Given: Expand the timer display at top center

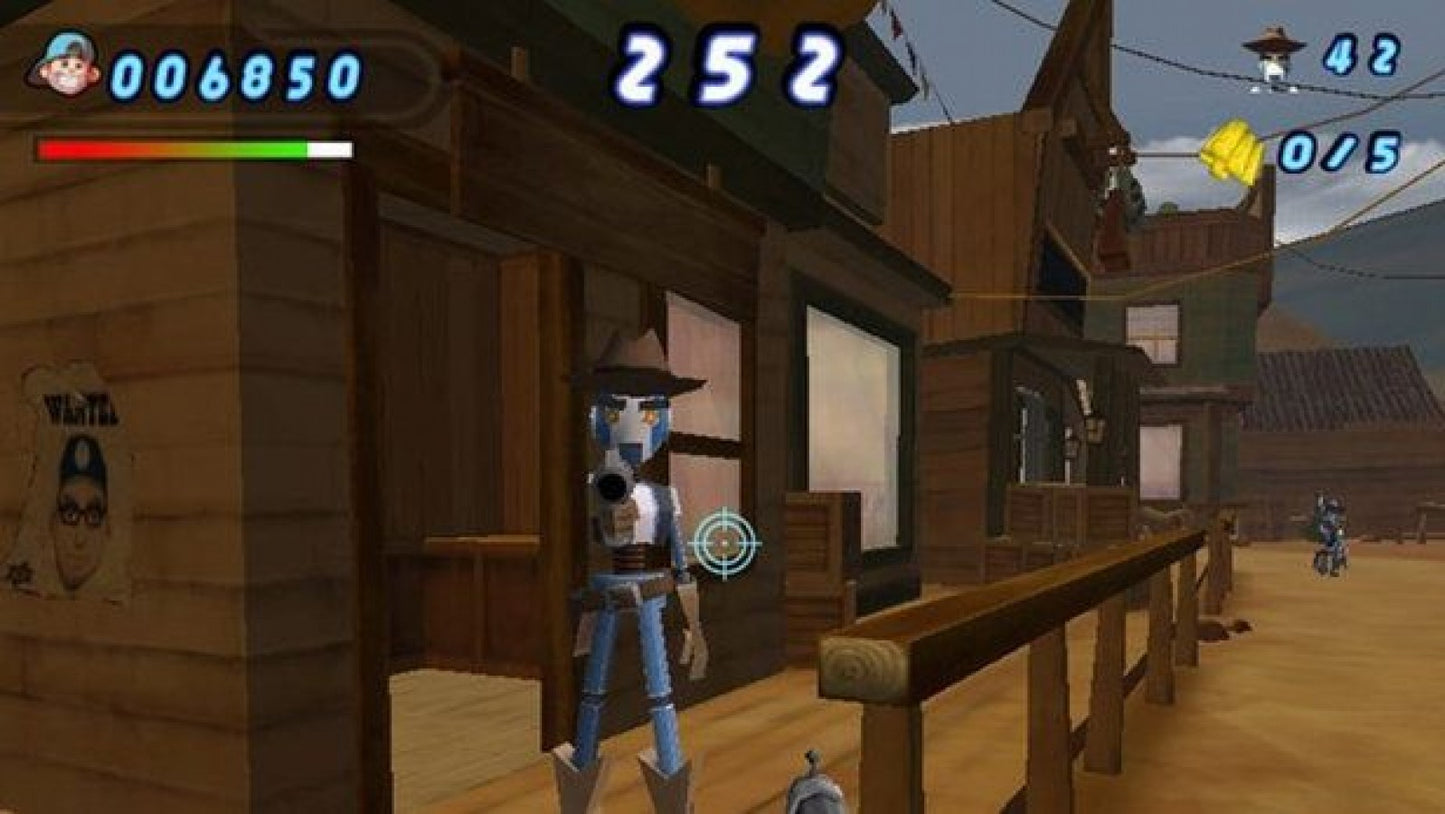Looking at the screenshot, I should (x=728, y=65).
